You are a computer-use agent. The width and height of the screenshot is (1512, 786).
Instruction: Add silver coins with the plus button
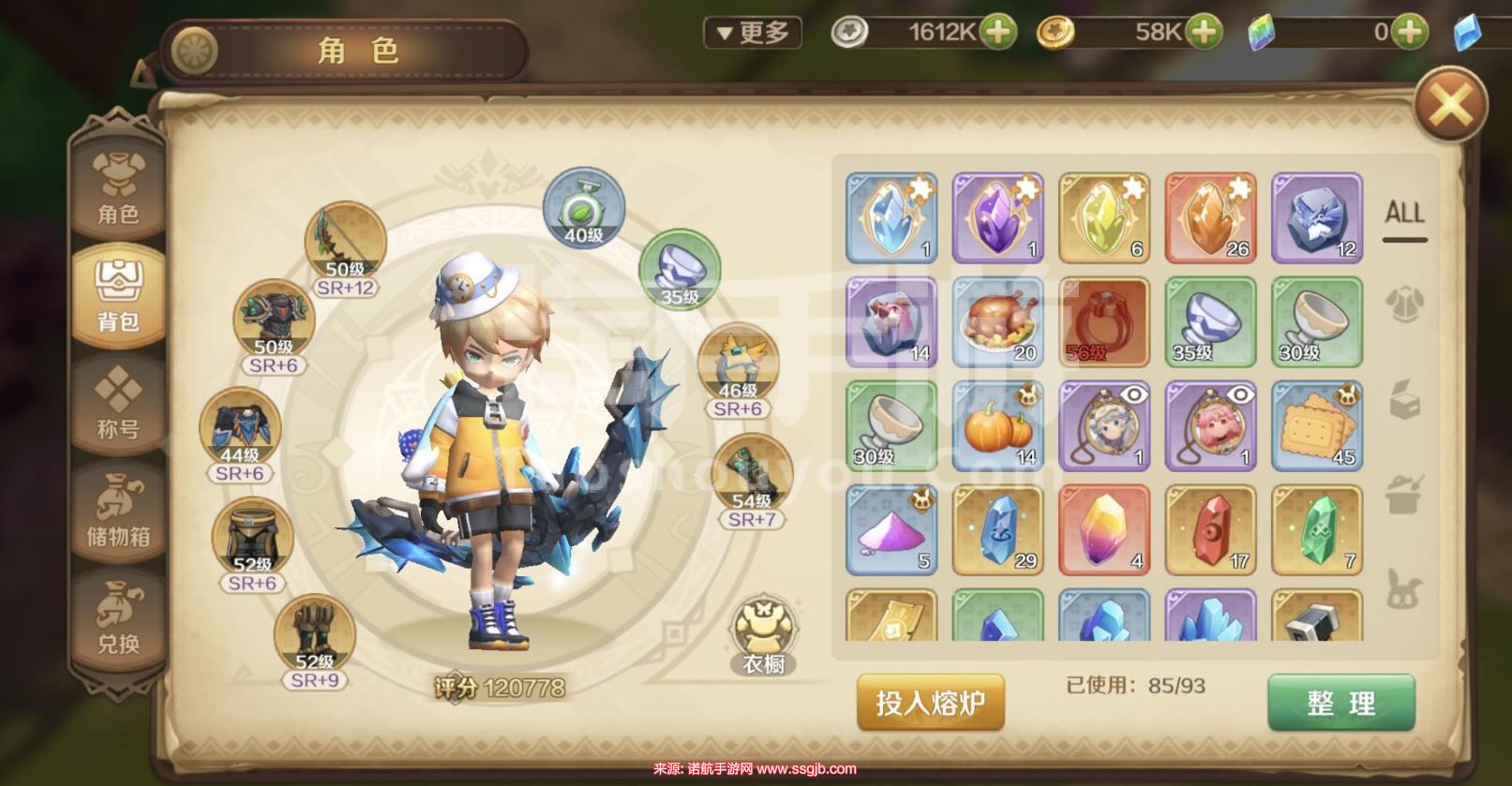pyautogui.click(x=997, y=33)
